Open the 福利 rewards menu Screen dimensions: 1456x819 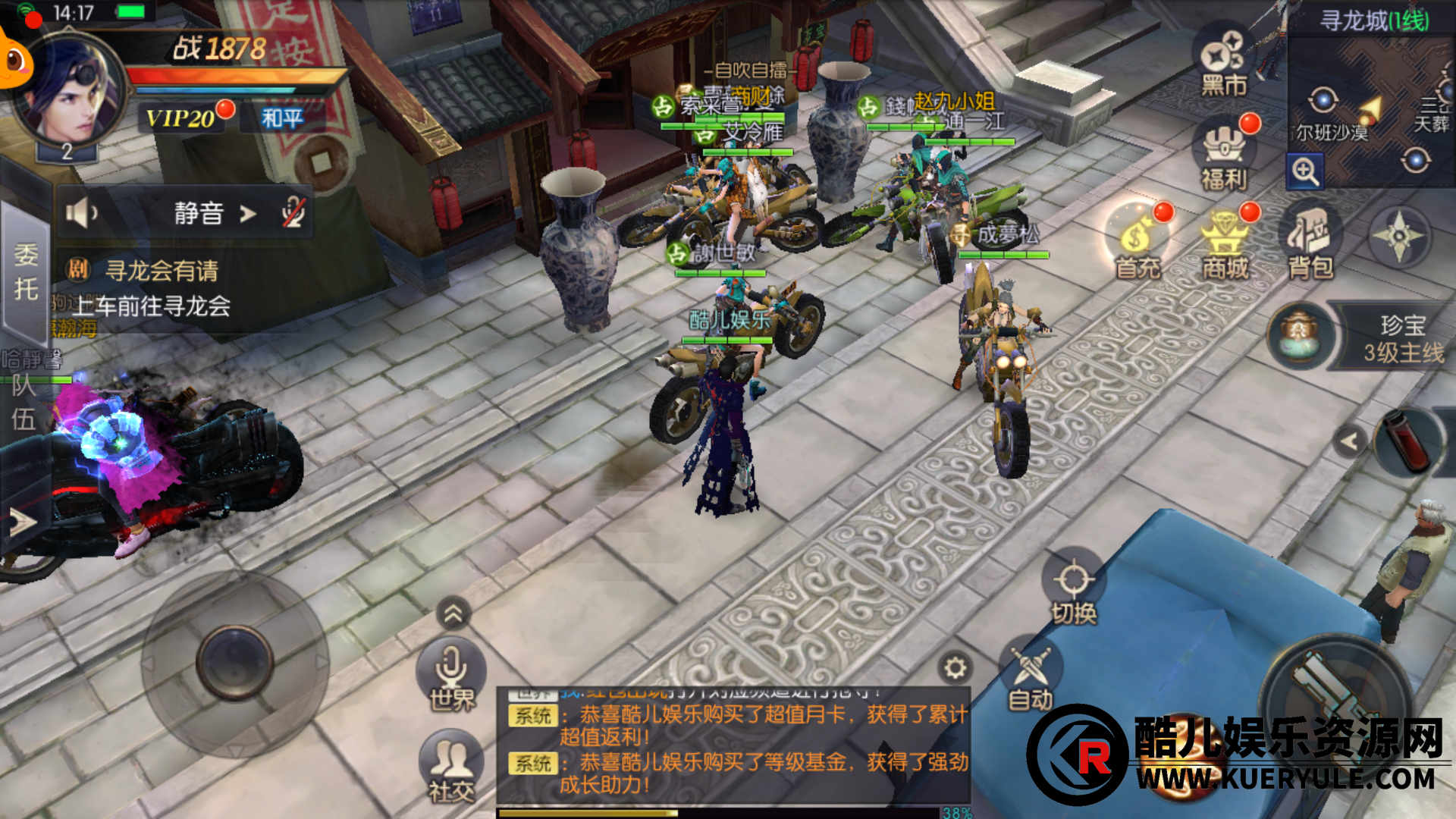click(x=1223, y=155)
